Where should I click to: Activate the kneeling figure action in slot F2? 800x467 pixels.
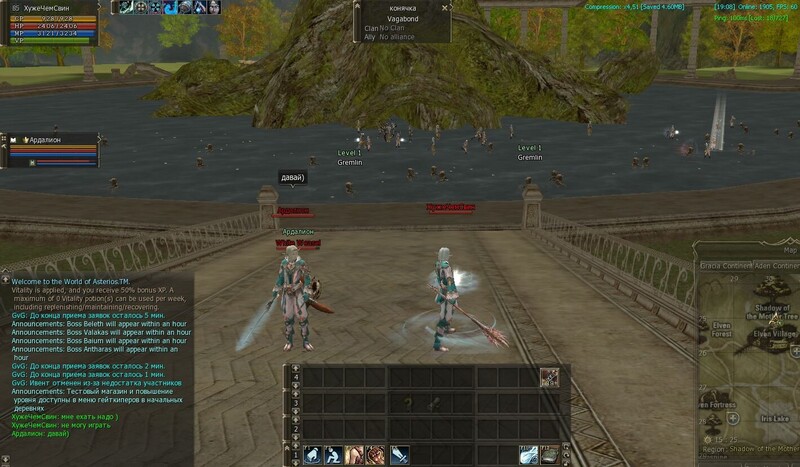point(332,455)
